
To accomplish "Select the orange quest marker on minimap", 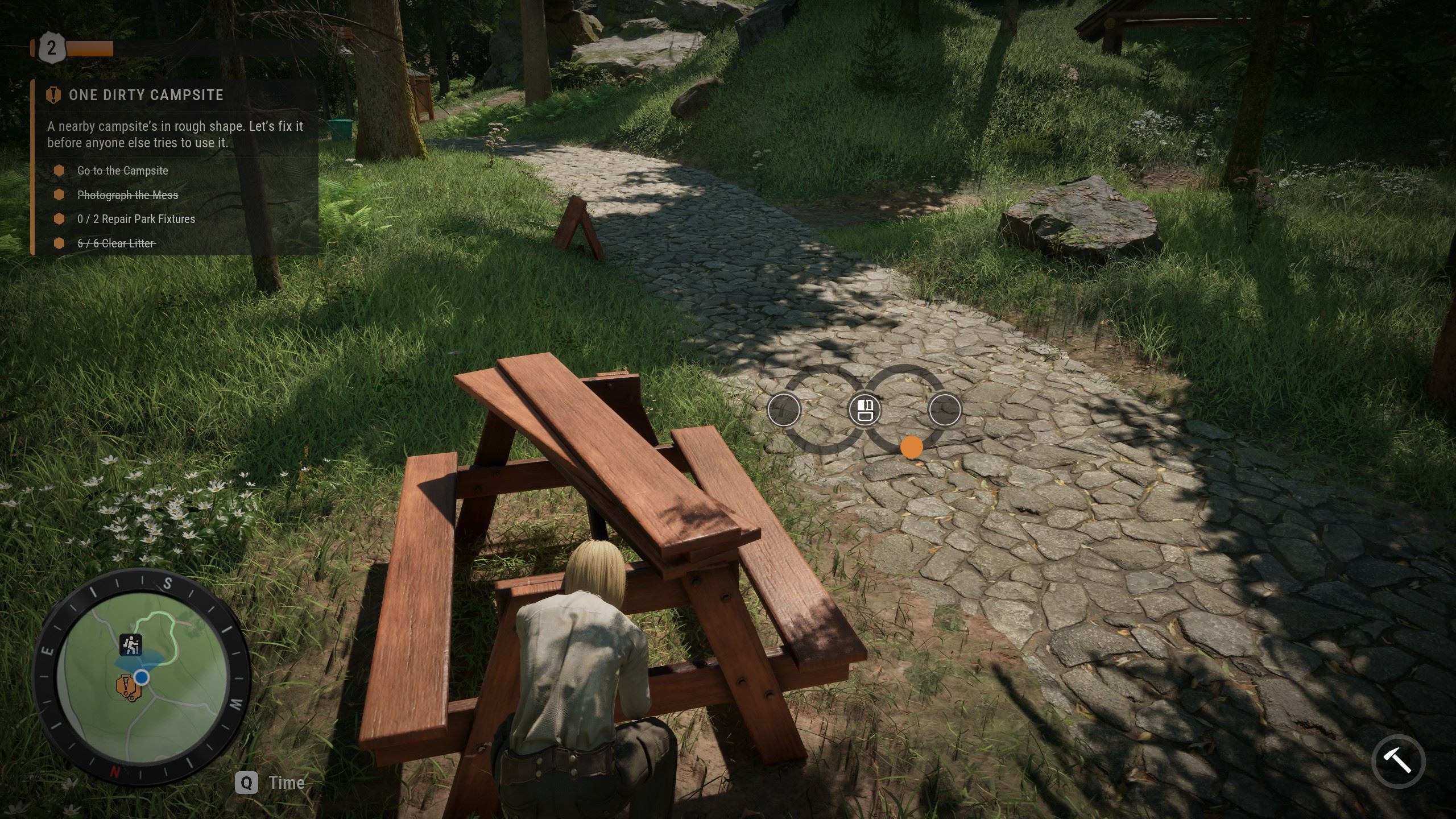I will tap(125, 686).
